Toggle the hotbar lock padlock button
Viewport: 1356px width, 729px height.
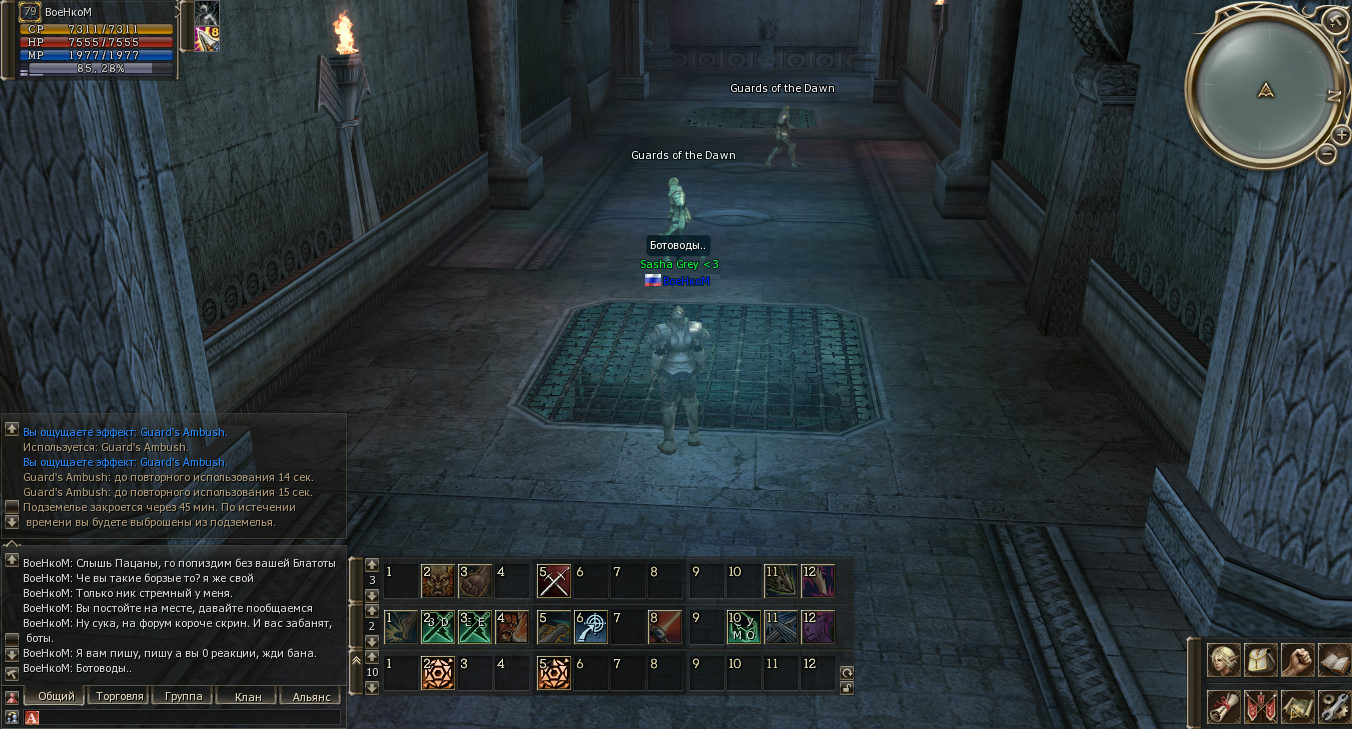(x=846, y=687)
